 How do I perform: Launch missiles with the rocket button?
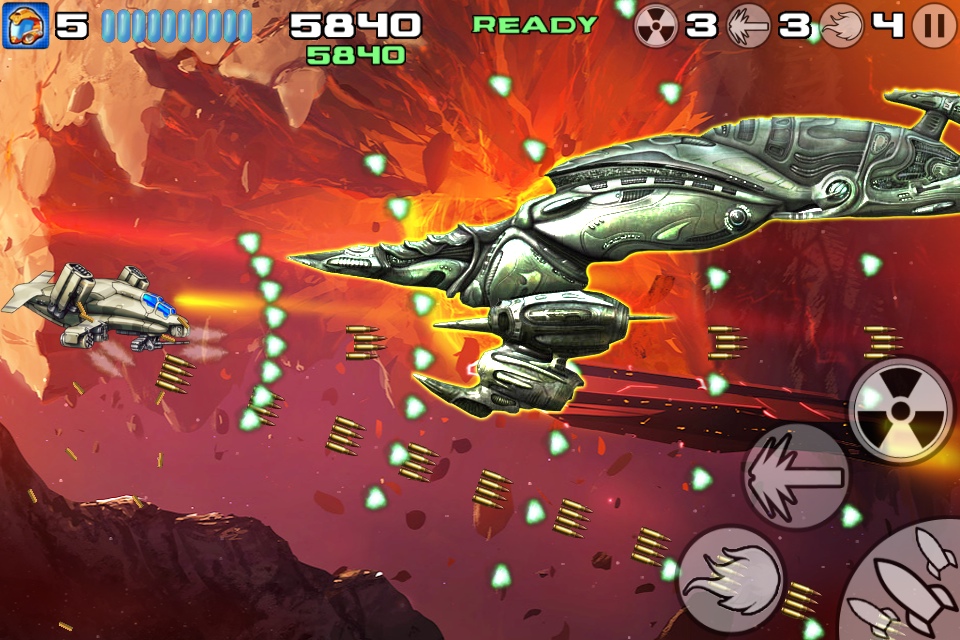click(905, 592)
